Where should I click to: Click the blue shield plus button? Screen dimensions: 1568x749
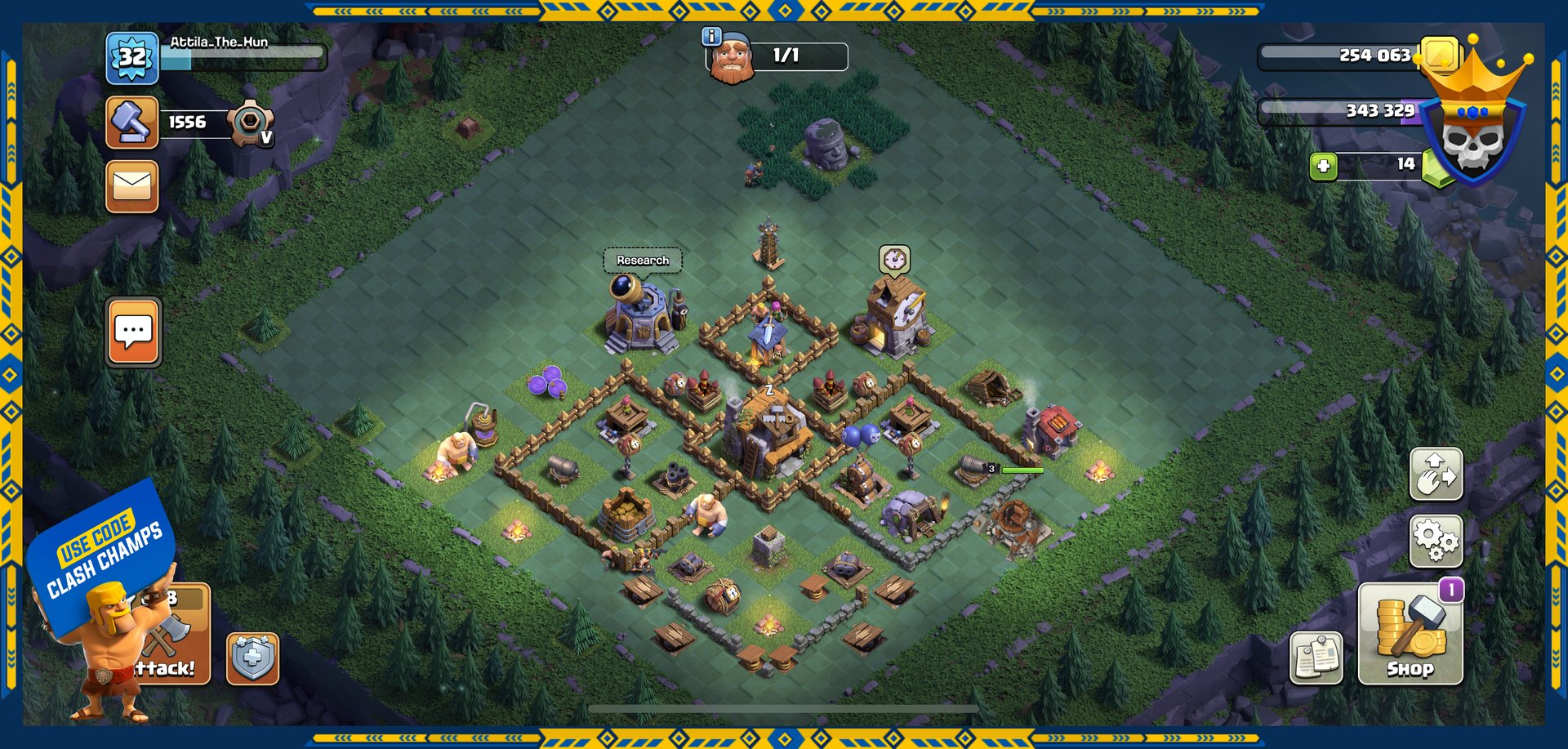point(252,658)
